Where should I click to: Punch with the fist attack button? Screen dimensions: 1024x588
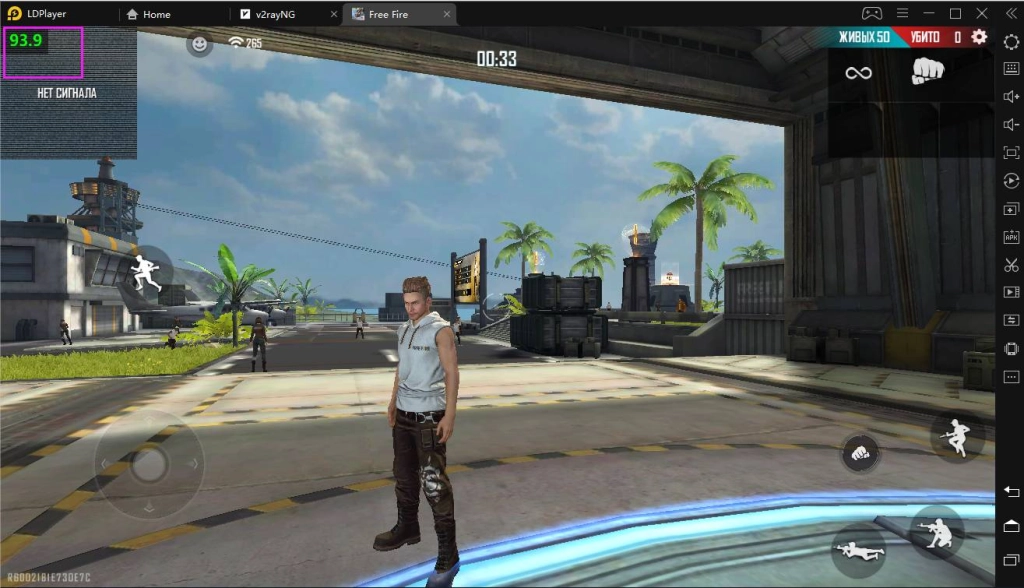tap(859, 452)
